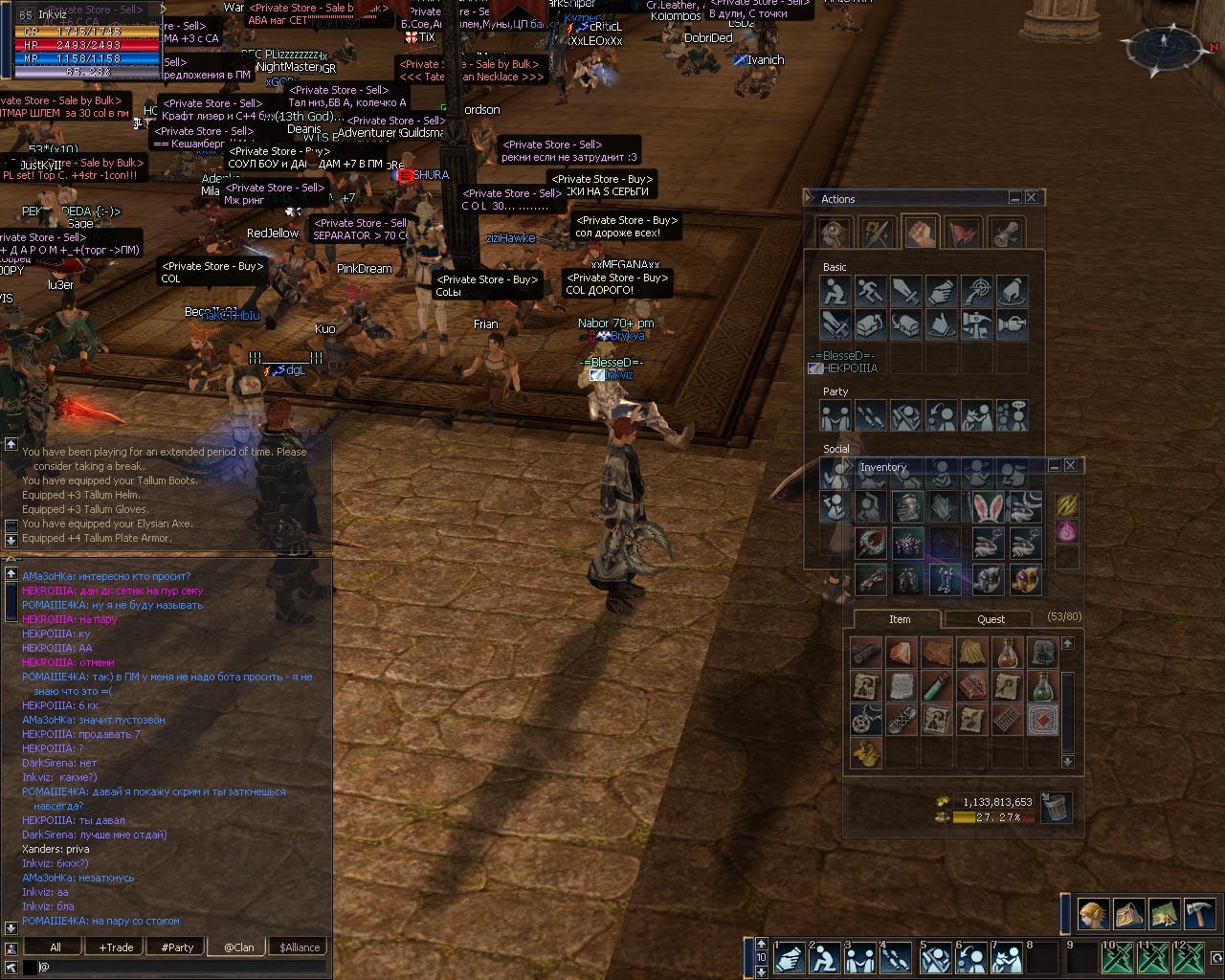This screenshot has width=1225, height=980.
Task: Open the flag tab in the Actions window
Action: (x=964, y=233)
